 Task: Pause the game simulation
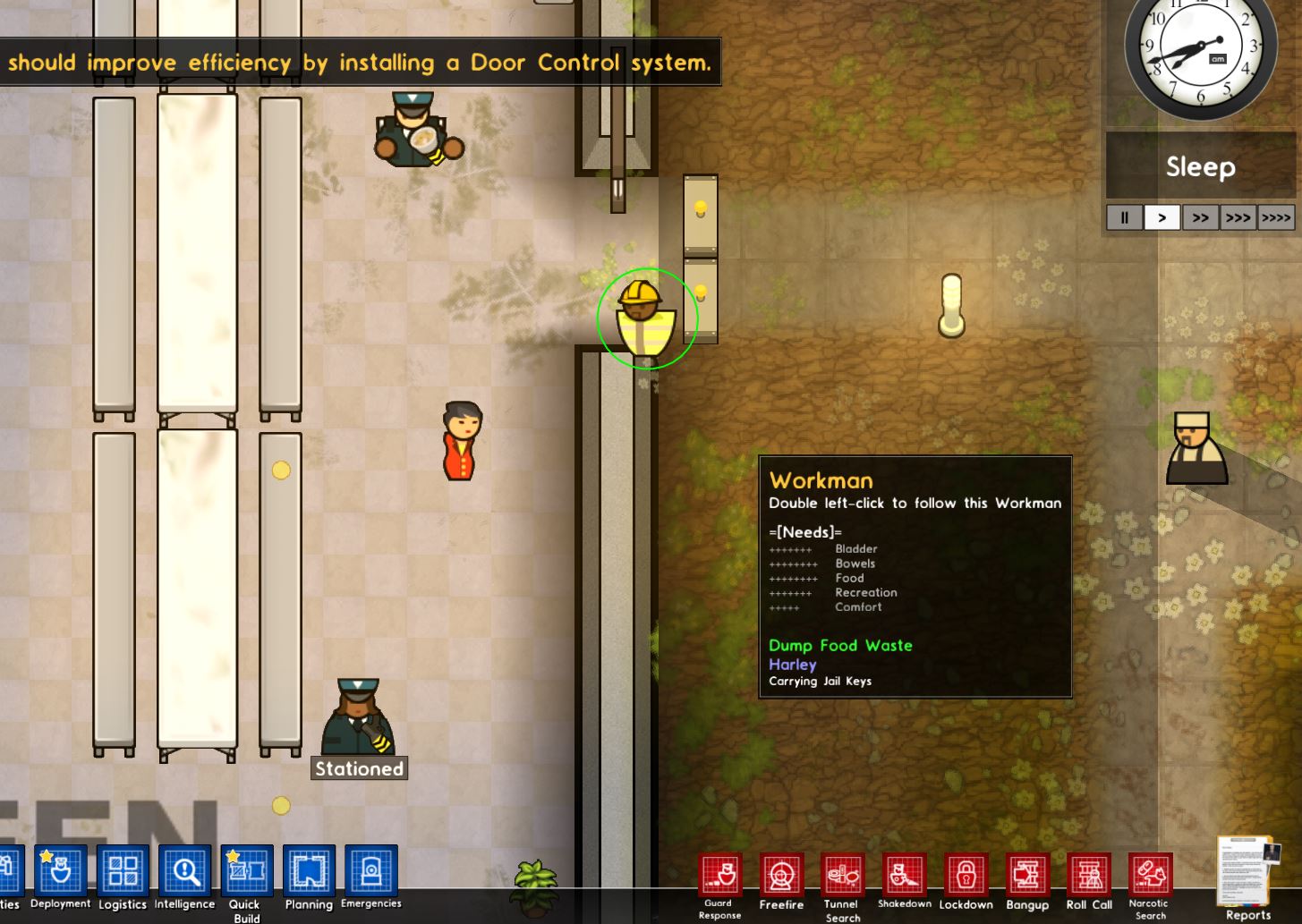point(1124,217)
